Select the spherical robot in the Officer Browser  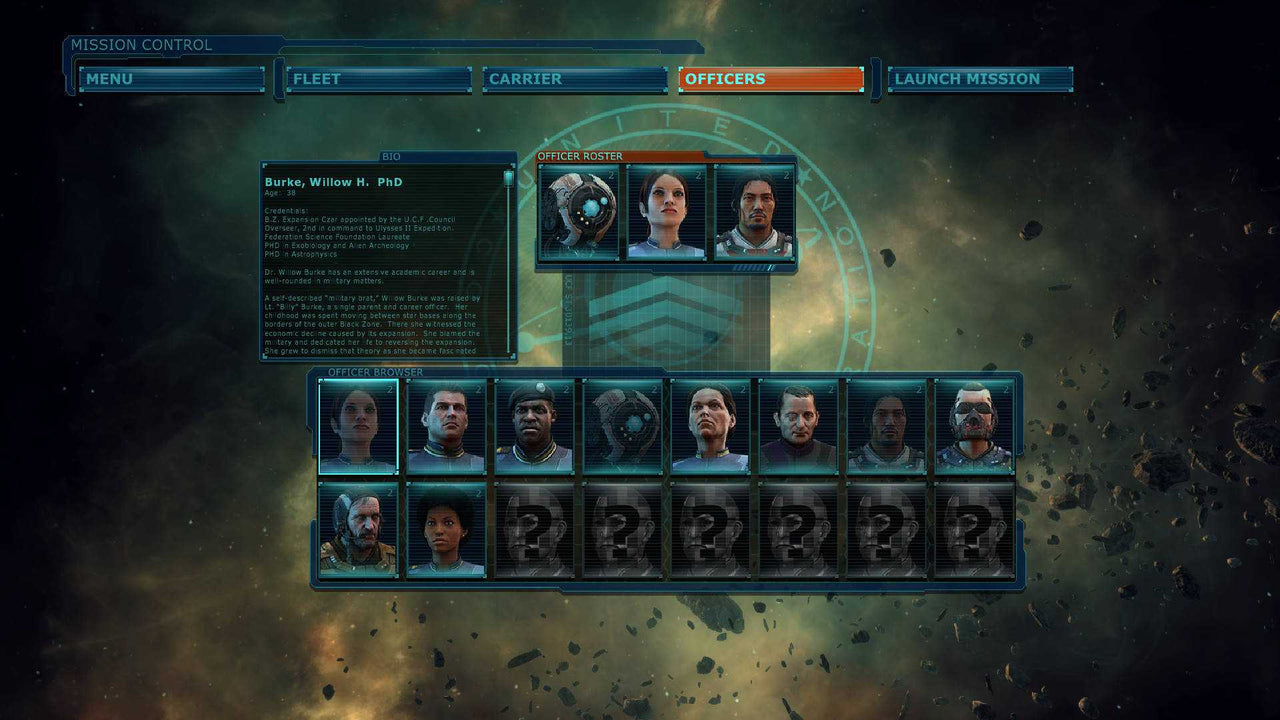coord(620,426)
